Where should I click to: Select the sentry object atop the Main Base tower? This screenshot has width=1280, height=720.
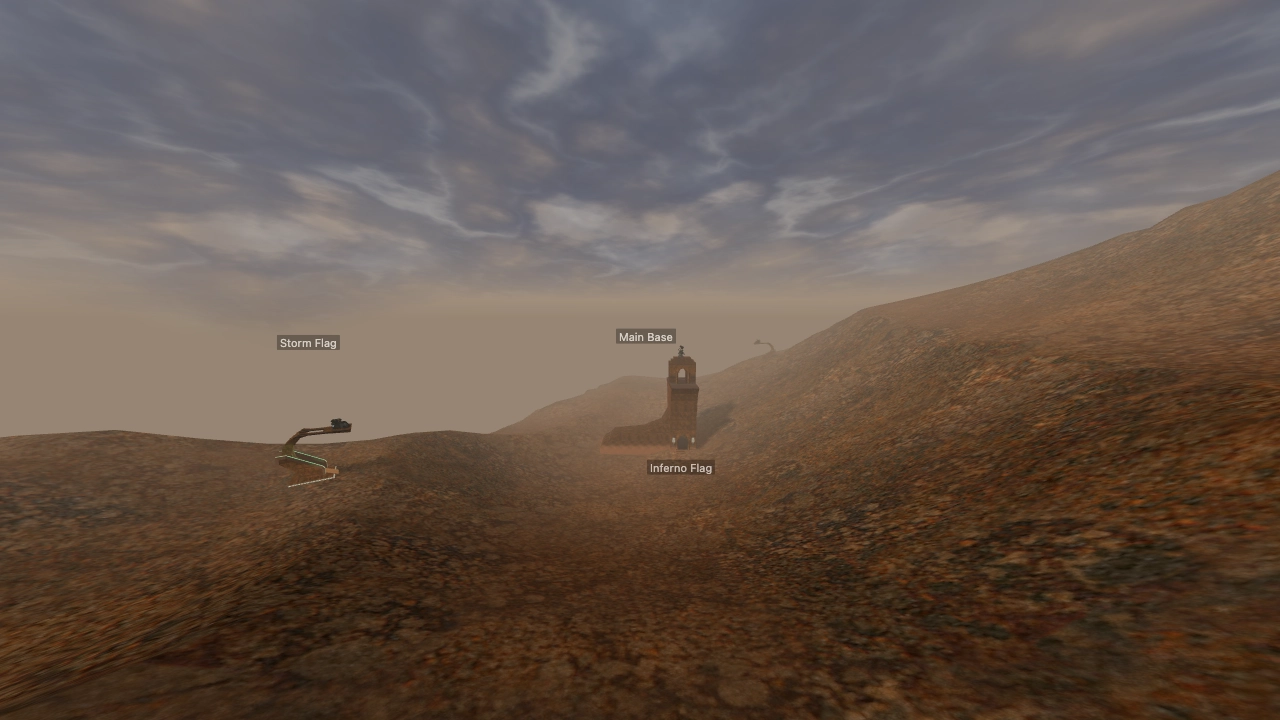(681, 350)
